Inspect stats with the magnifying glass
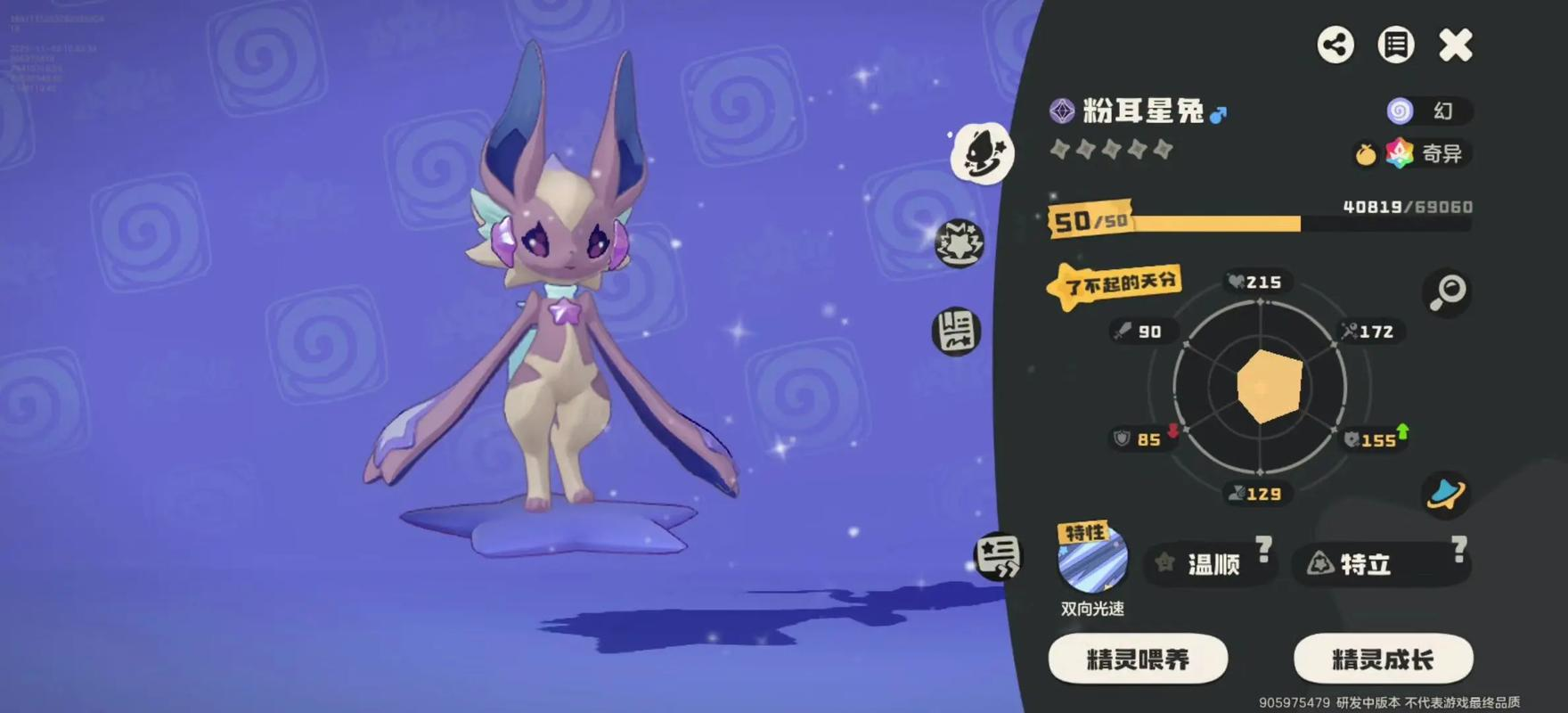The height and width of the screenshot is (713, 1568). coord(1448,291)
